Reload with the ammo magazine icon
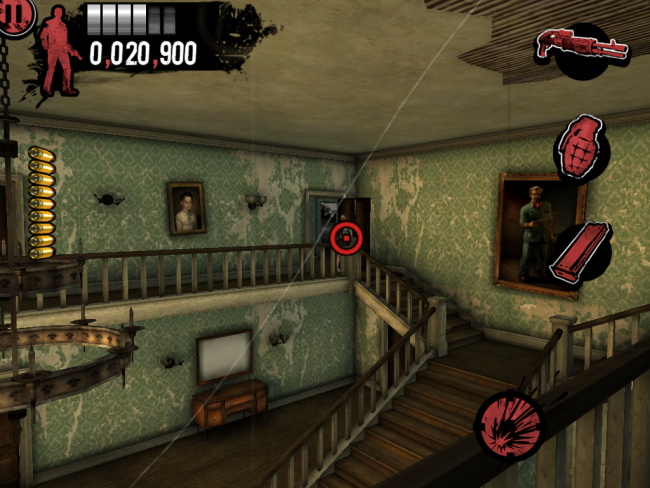Screen dimensions: 650x488 click(x=580, y=255)
